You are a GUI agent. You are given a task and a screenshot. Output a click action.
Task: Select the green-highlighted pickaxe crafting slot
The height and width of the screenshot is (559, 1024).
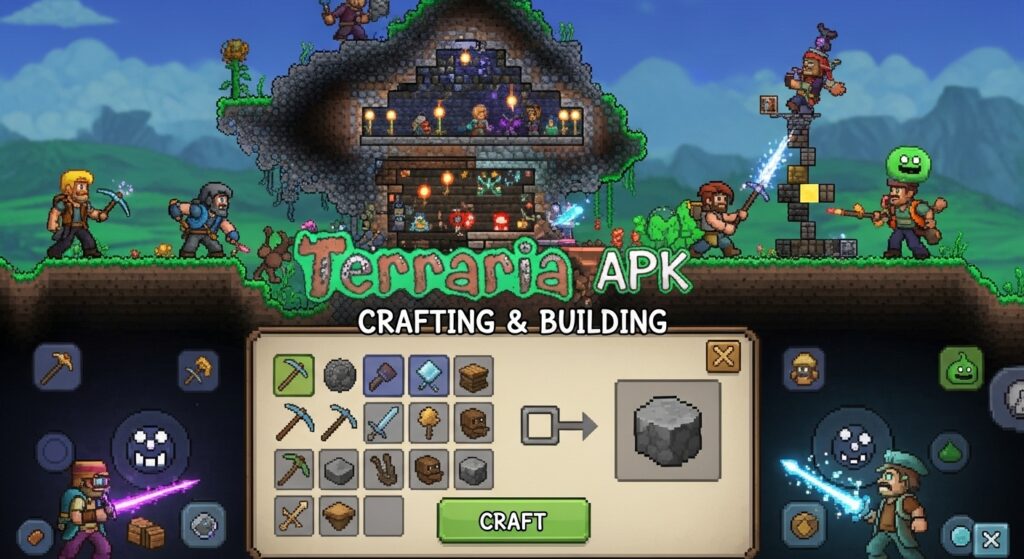coord(293,375)
